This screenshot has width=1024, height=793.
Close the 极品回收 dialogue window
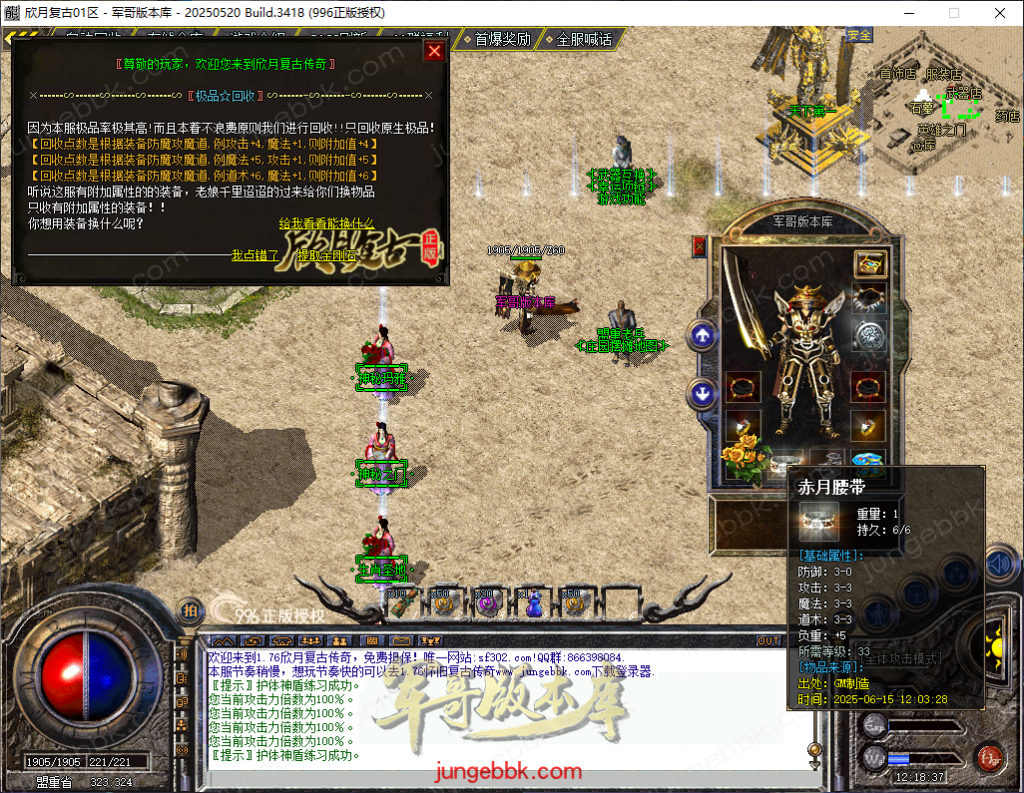tap(434, 51)
